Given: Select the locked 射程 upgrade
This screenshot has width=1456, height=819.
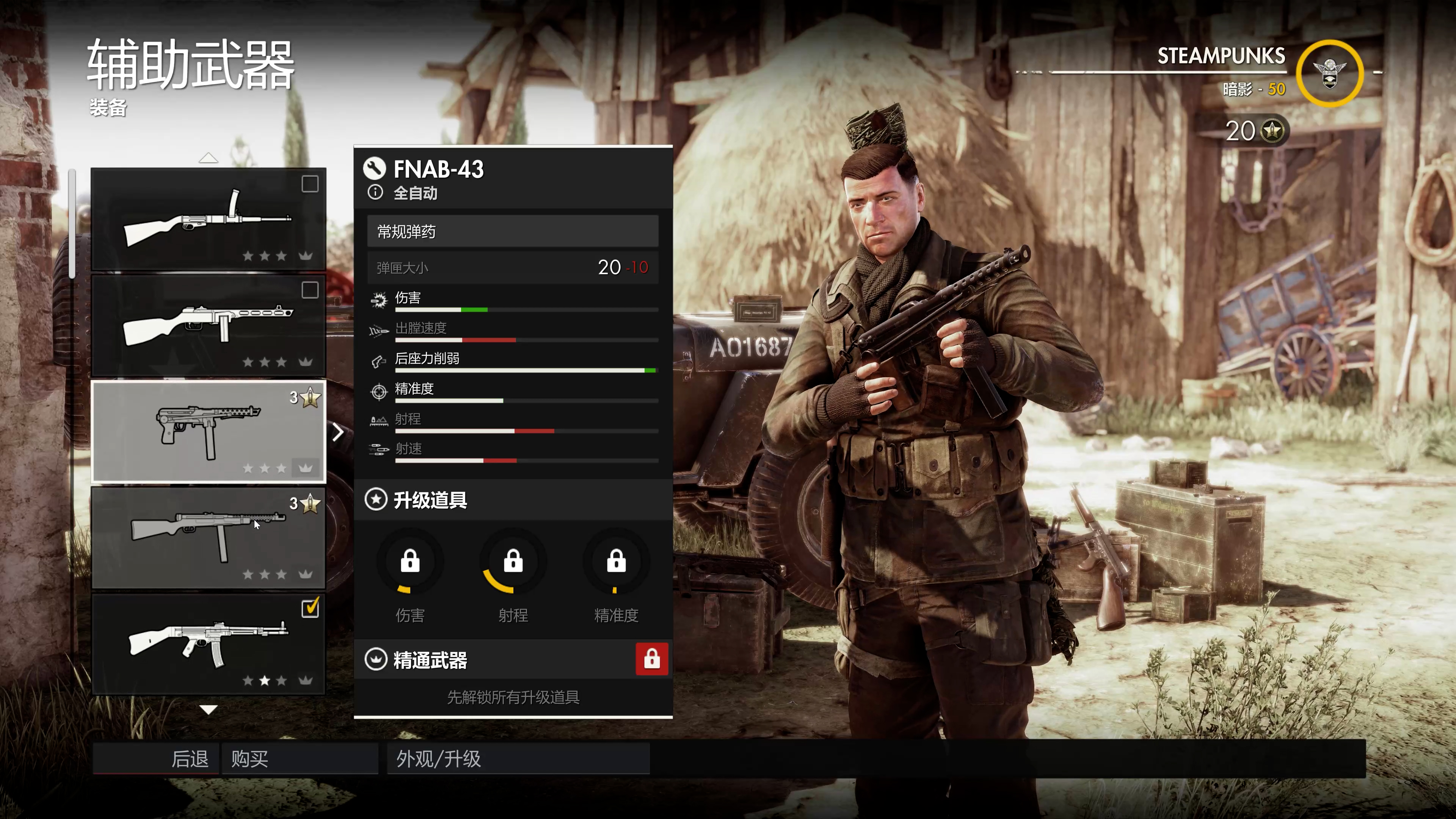Looking at the screenshot, I should [513, 562].
